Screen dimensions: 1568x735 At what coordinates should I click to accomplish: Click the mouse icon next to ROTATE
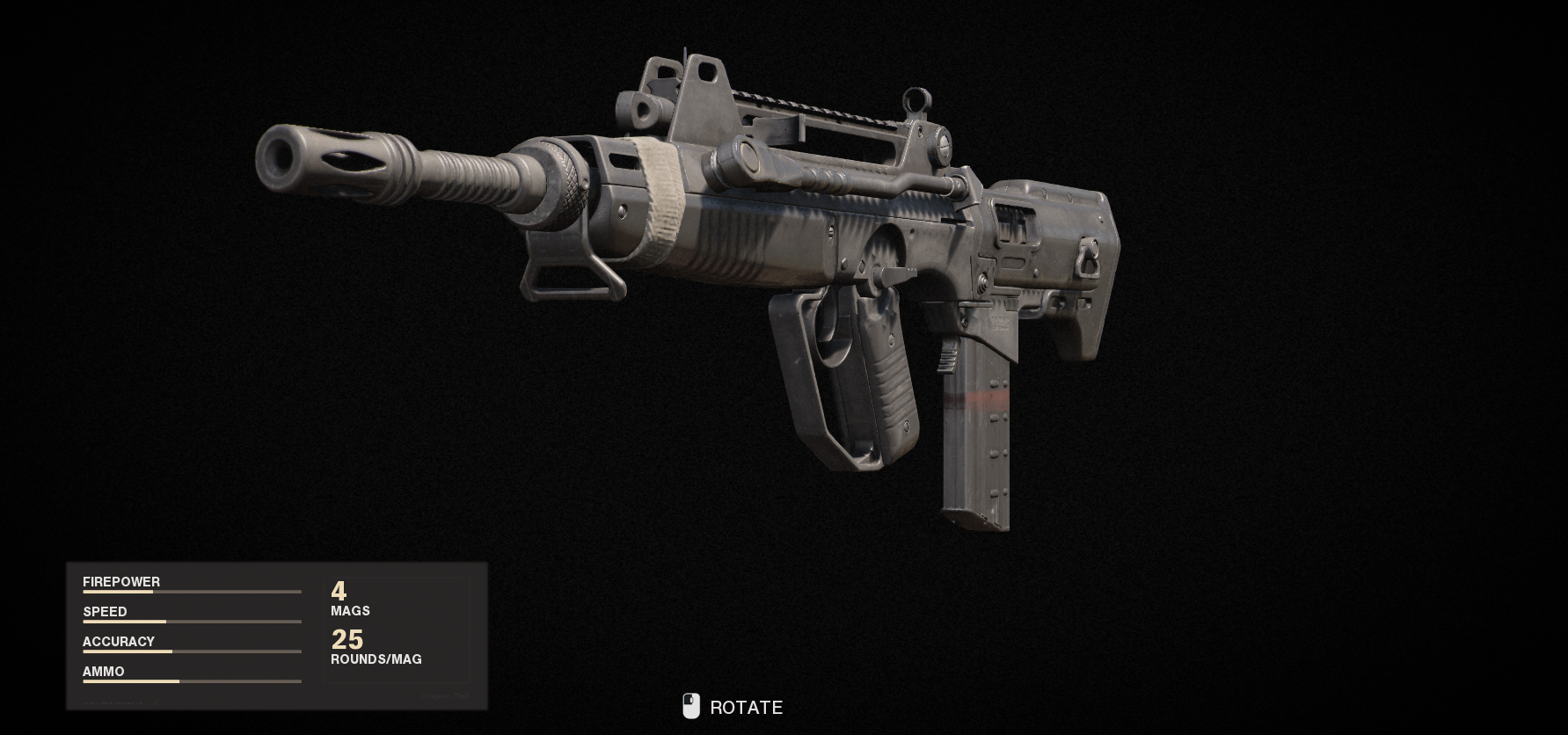692,706
